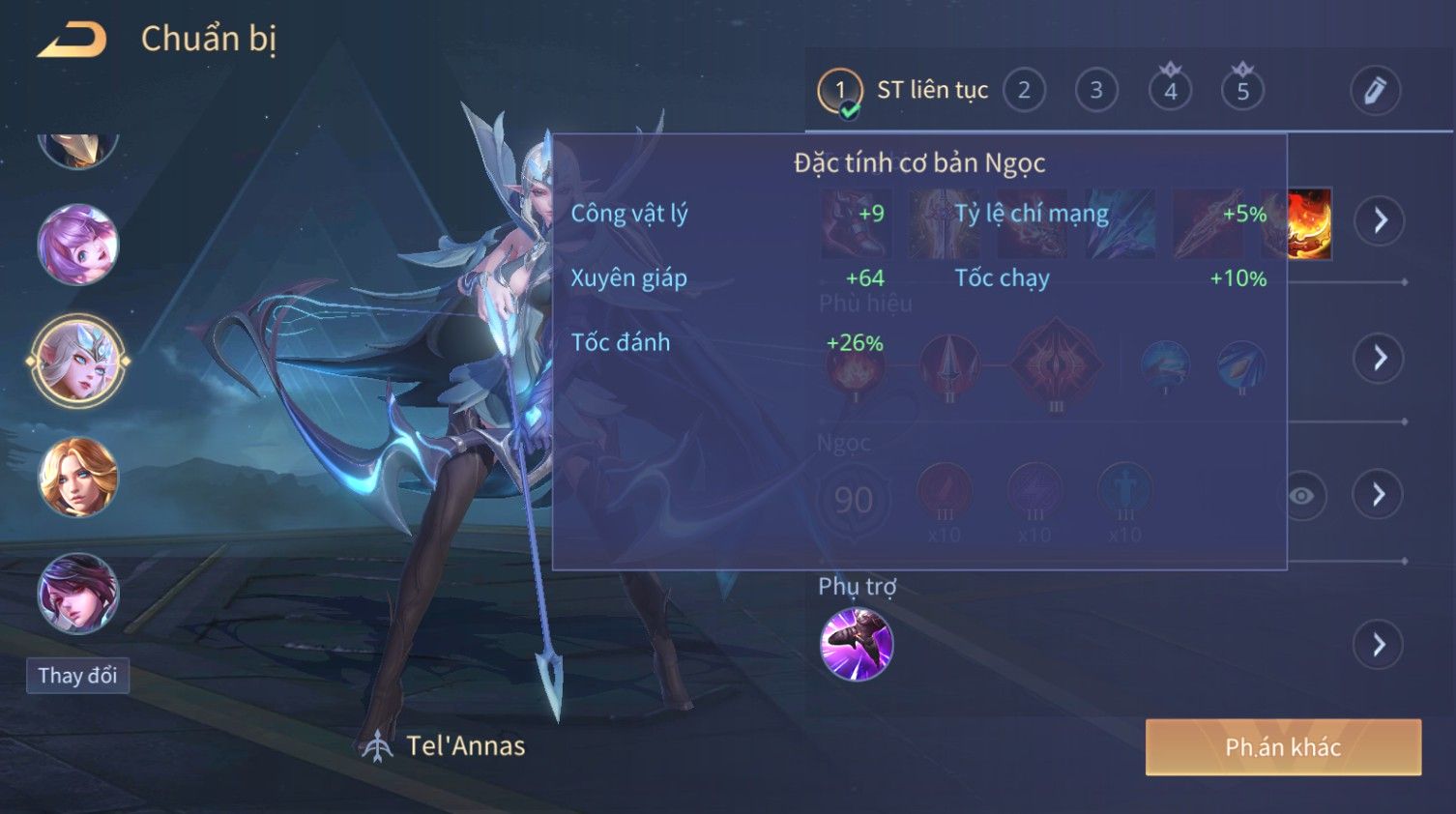Switch to build preset 2
Viewport: 1456px width, 814px height.
click(x=1024, y=91)
